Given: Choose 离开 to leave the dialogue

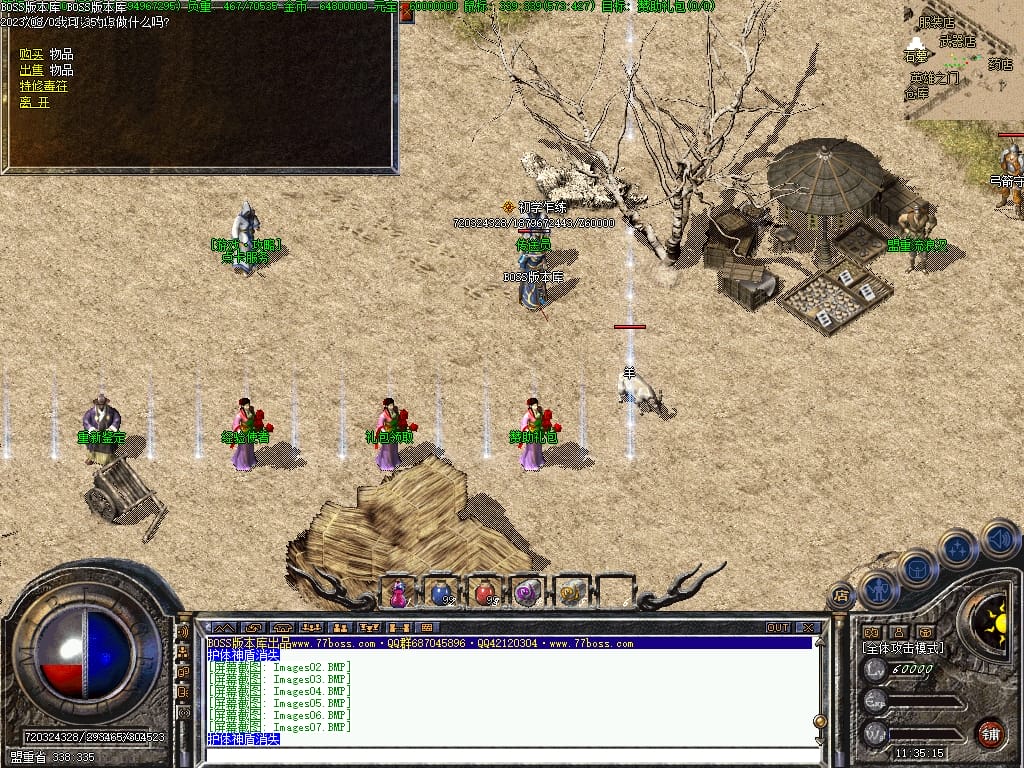Looking at the screenshot, I should coord(34,102).
